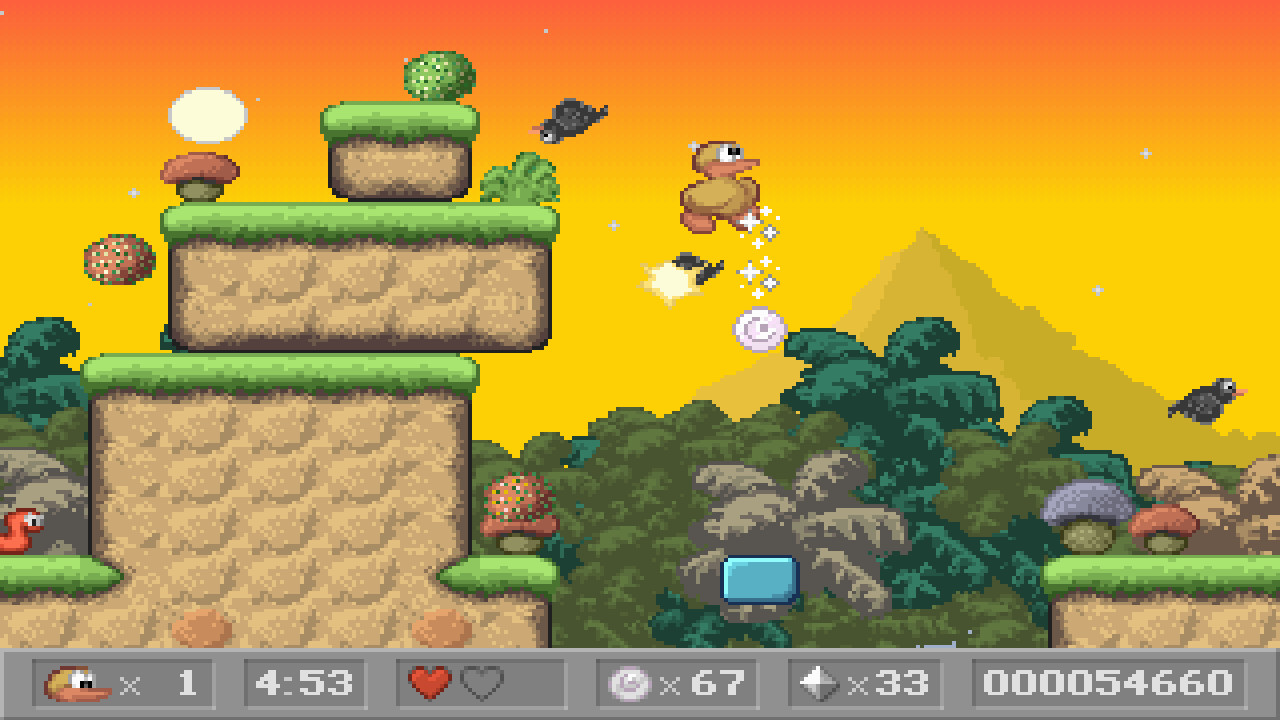
Task: Toggle the crow perched near the top platform
Action: (x=568, y=118)
